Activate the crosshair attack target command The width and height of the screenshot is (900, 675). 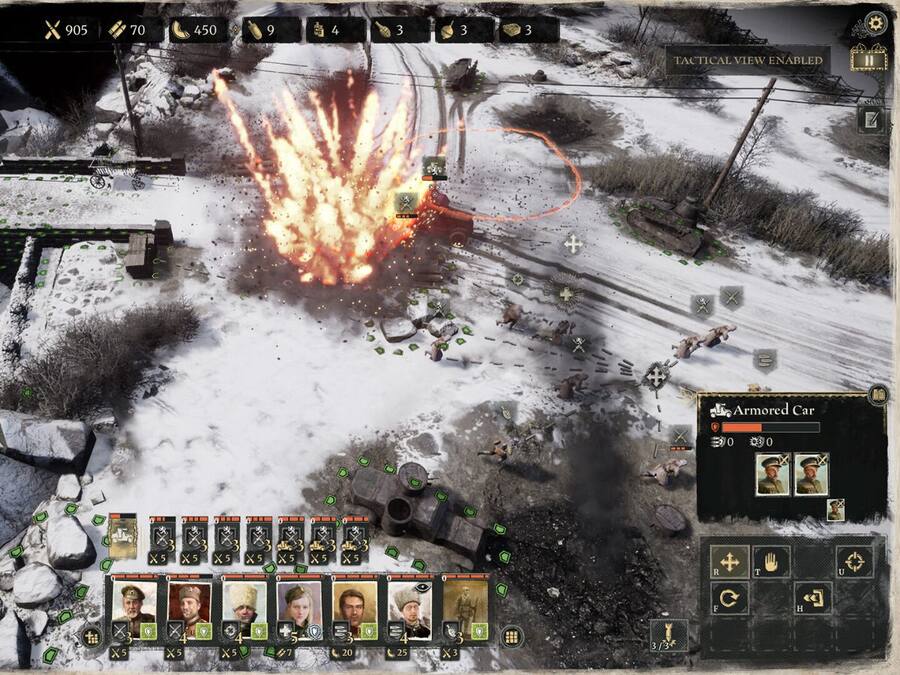[854, 561]
